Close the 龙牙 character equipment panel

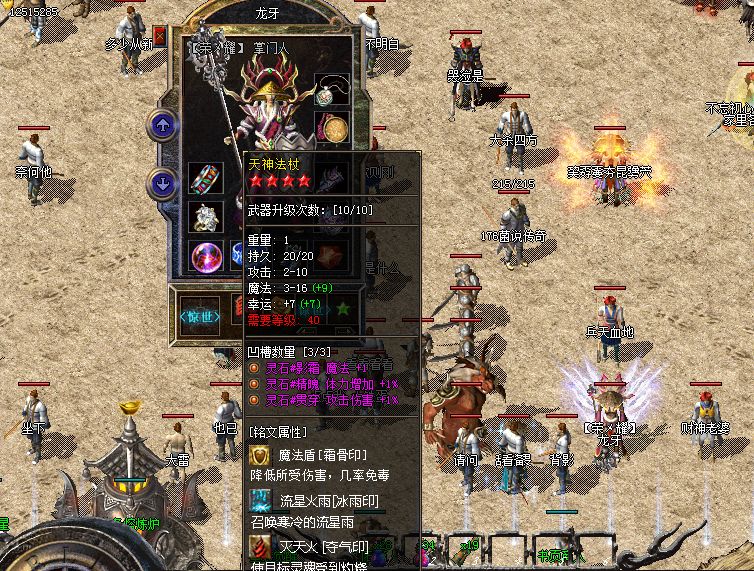tap(161, 36)
